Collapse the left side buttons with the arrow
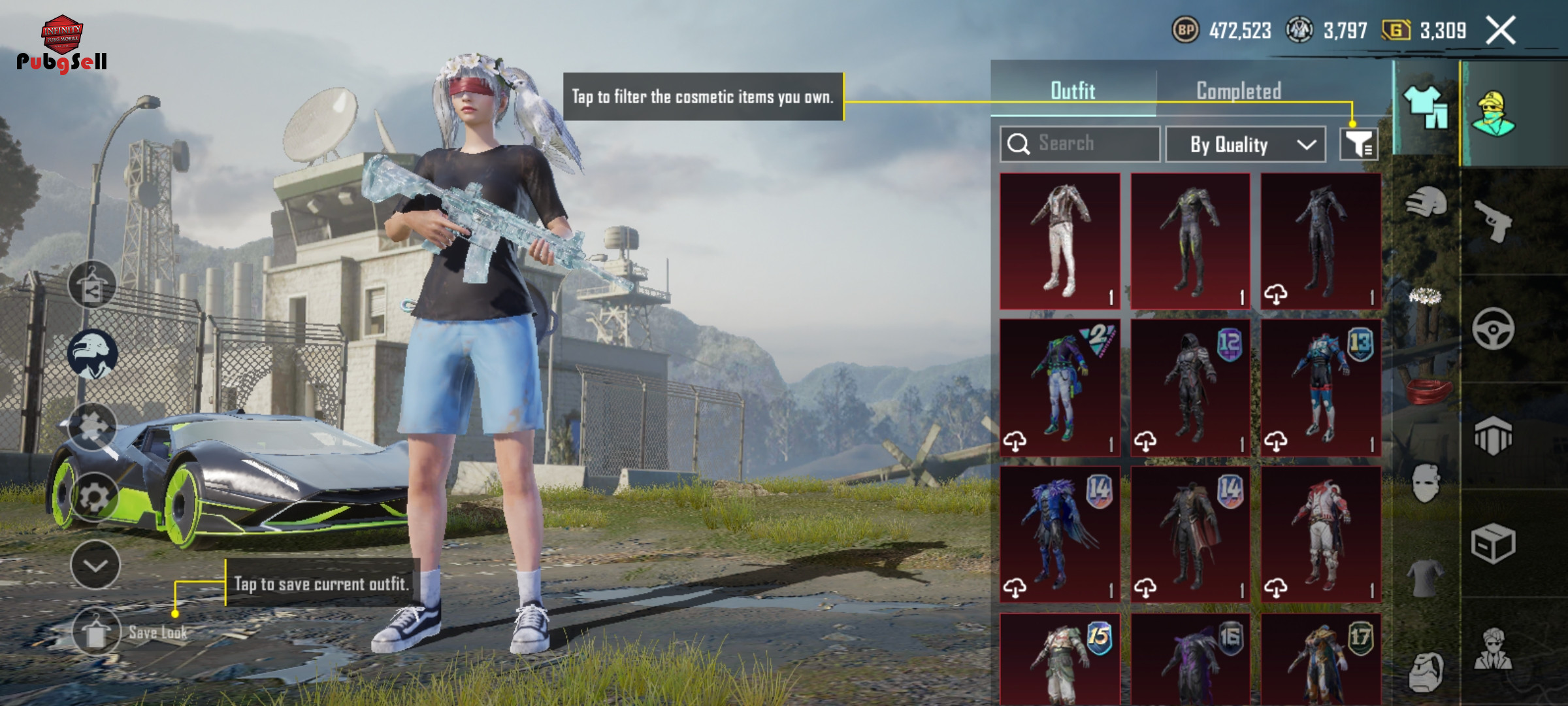1568x706 pixels. pyautogui.click(x=95, y=565)
